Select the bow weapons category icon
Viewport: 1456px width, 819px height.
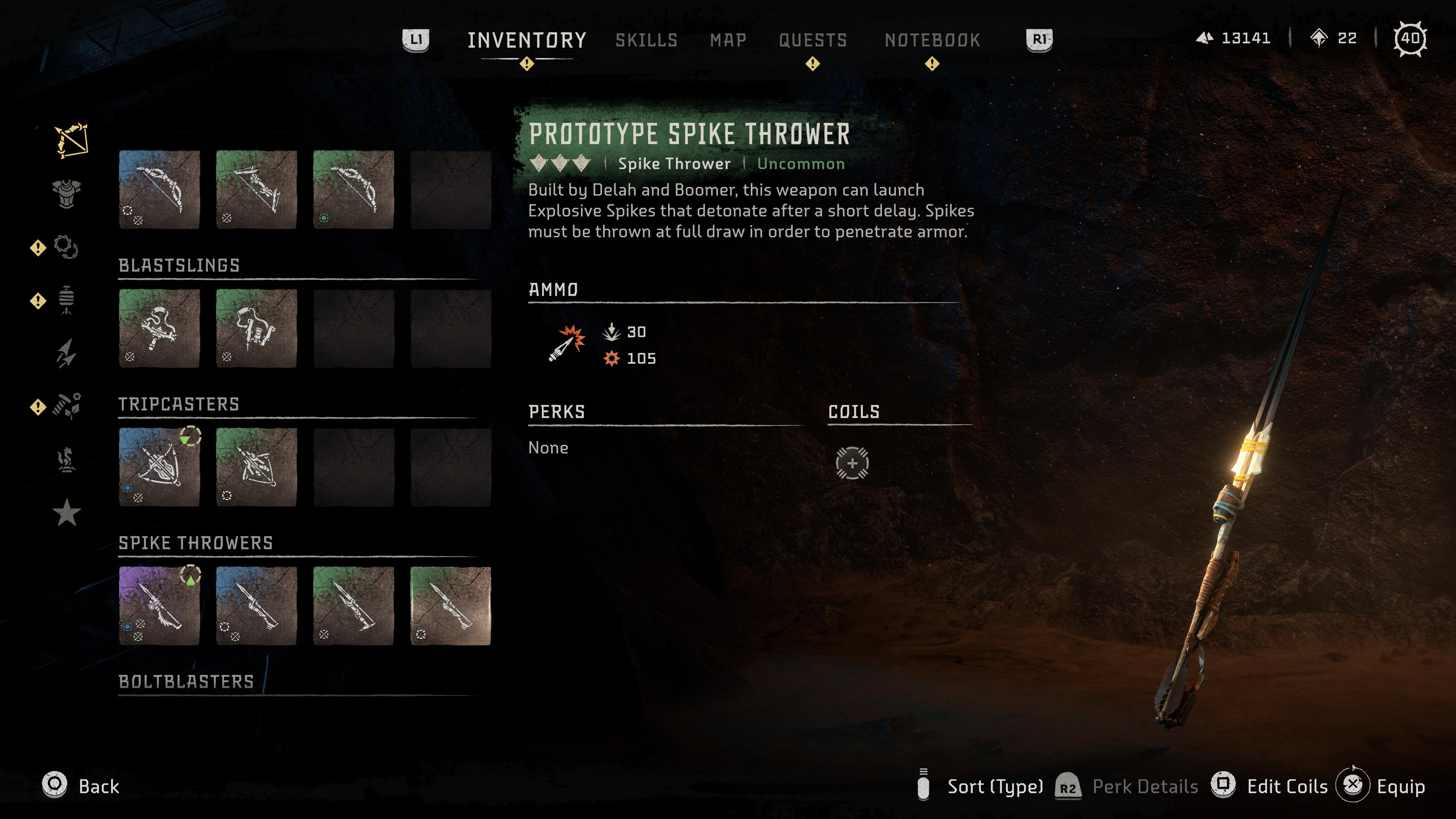pos(71,140)
